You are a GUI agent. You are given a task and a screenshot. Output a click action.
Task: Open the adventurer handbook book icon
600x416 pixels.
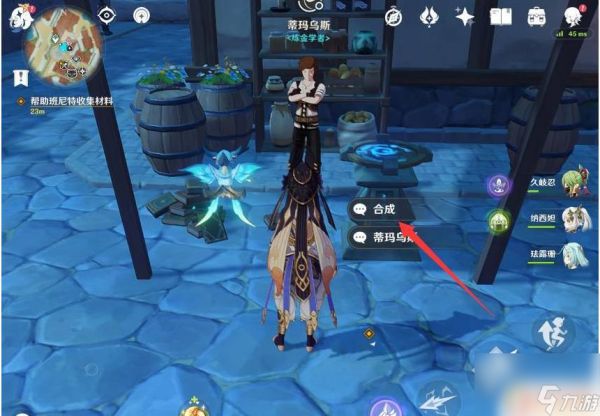(501, 15)
